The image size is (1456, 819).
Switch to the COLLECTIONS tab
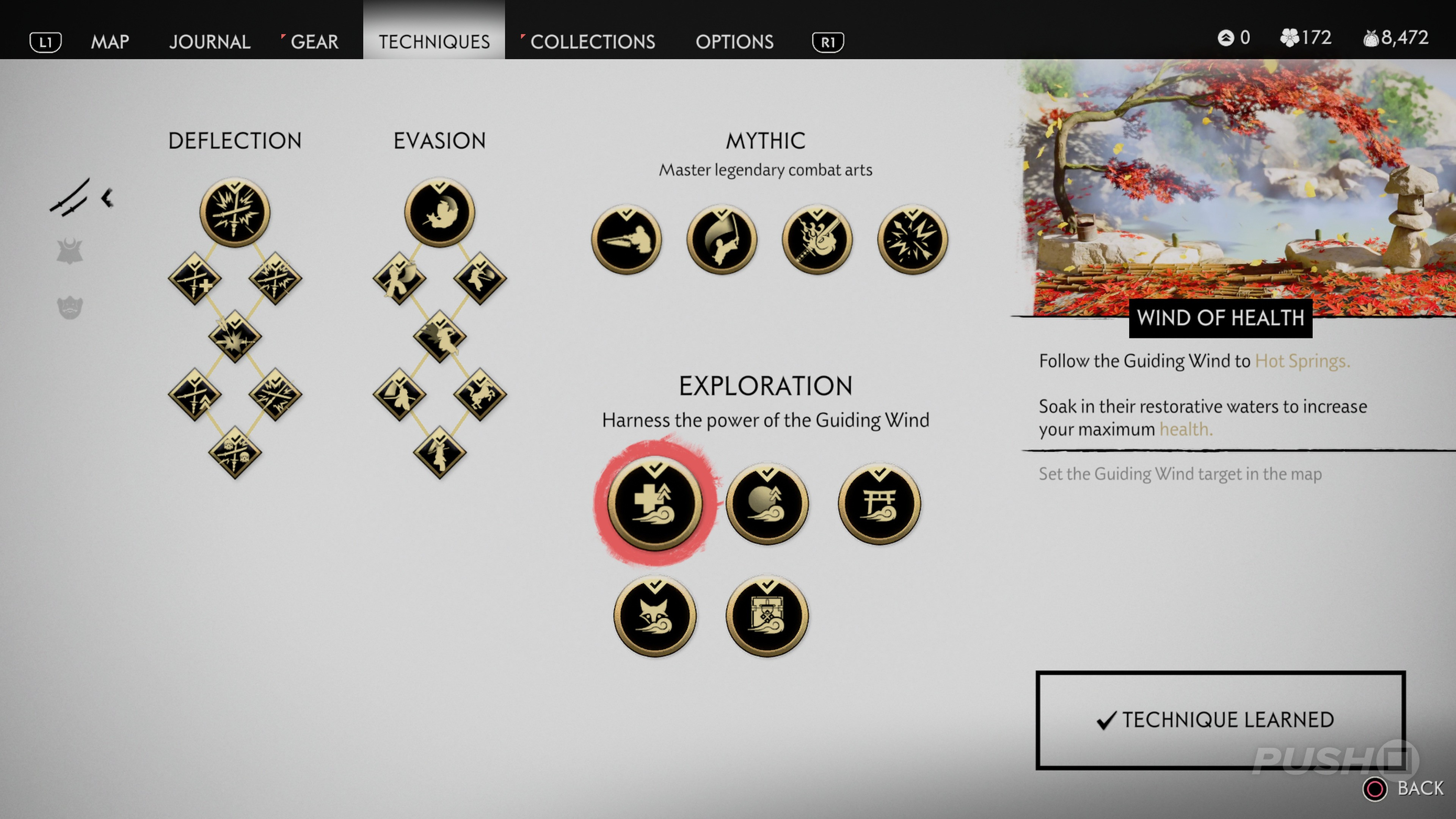593,42
